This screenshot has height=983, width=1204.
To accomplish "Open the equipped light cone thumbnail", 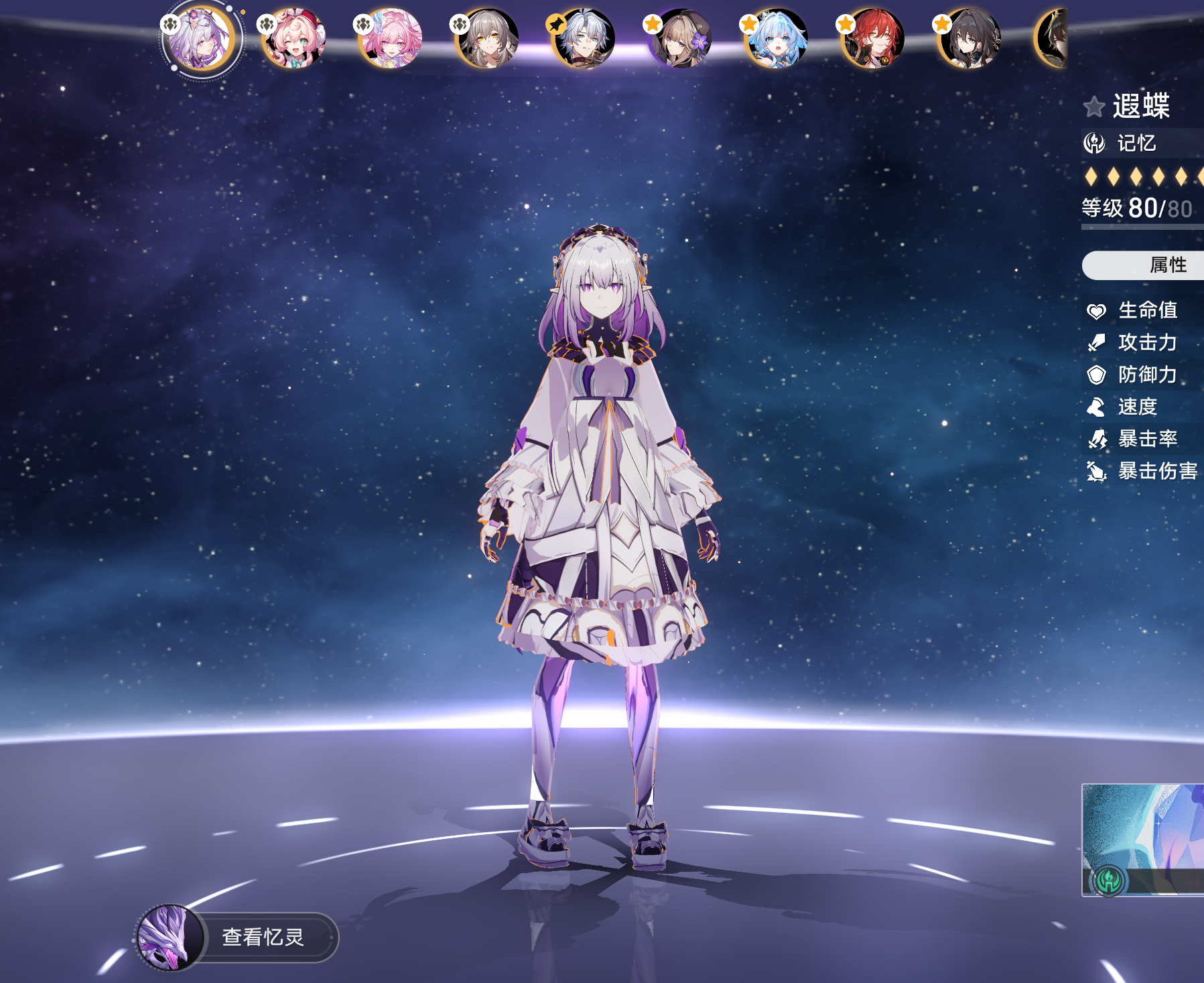I will coord(1143,839).
